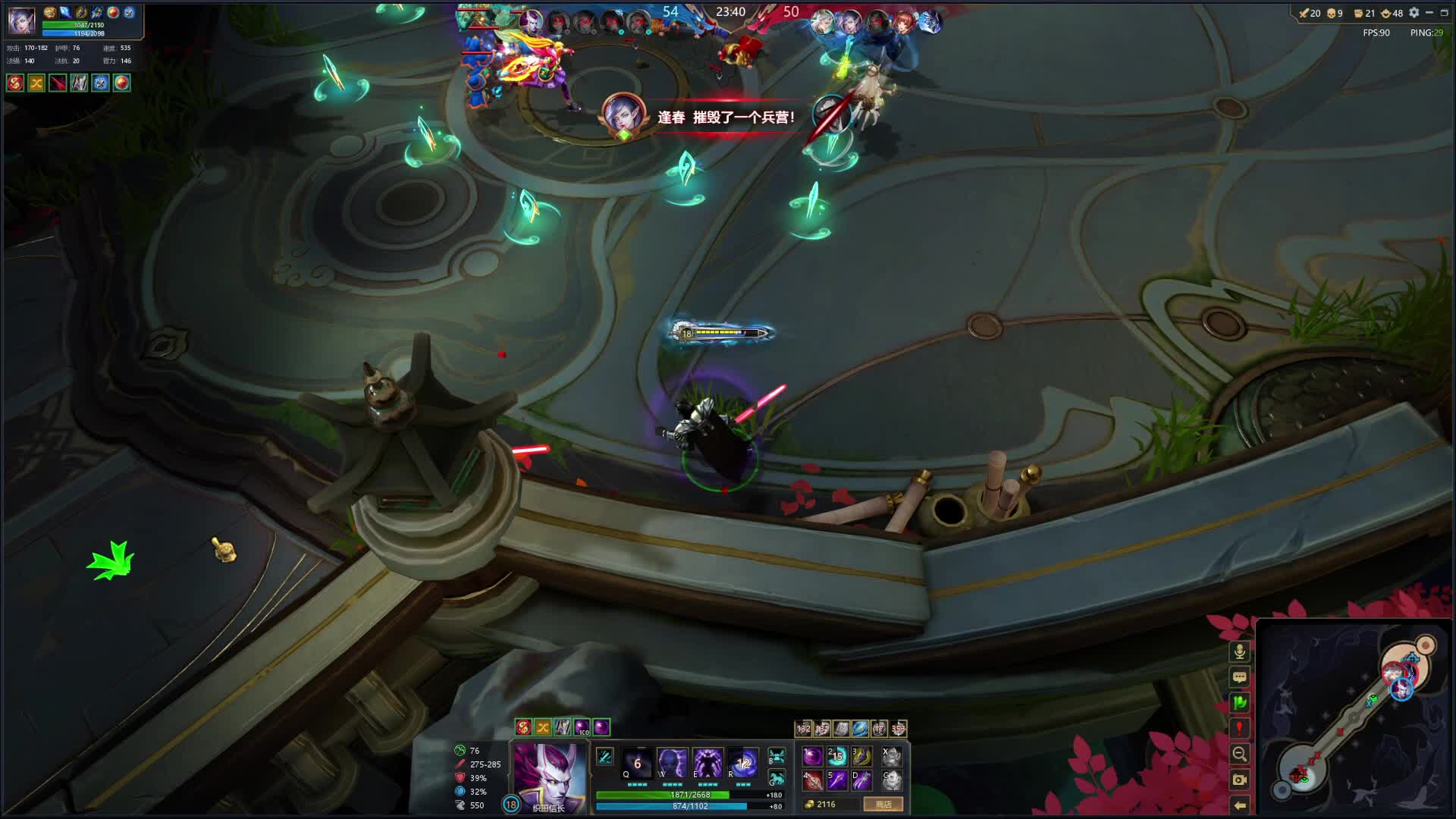Toggle the camera record button
Screen dimensions: 1456x819
1240,780
